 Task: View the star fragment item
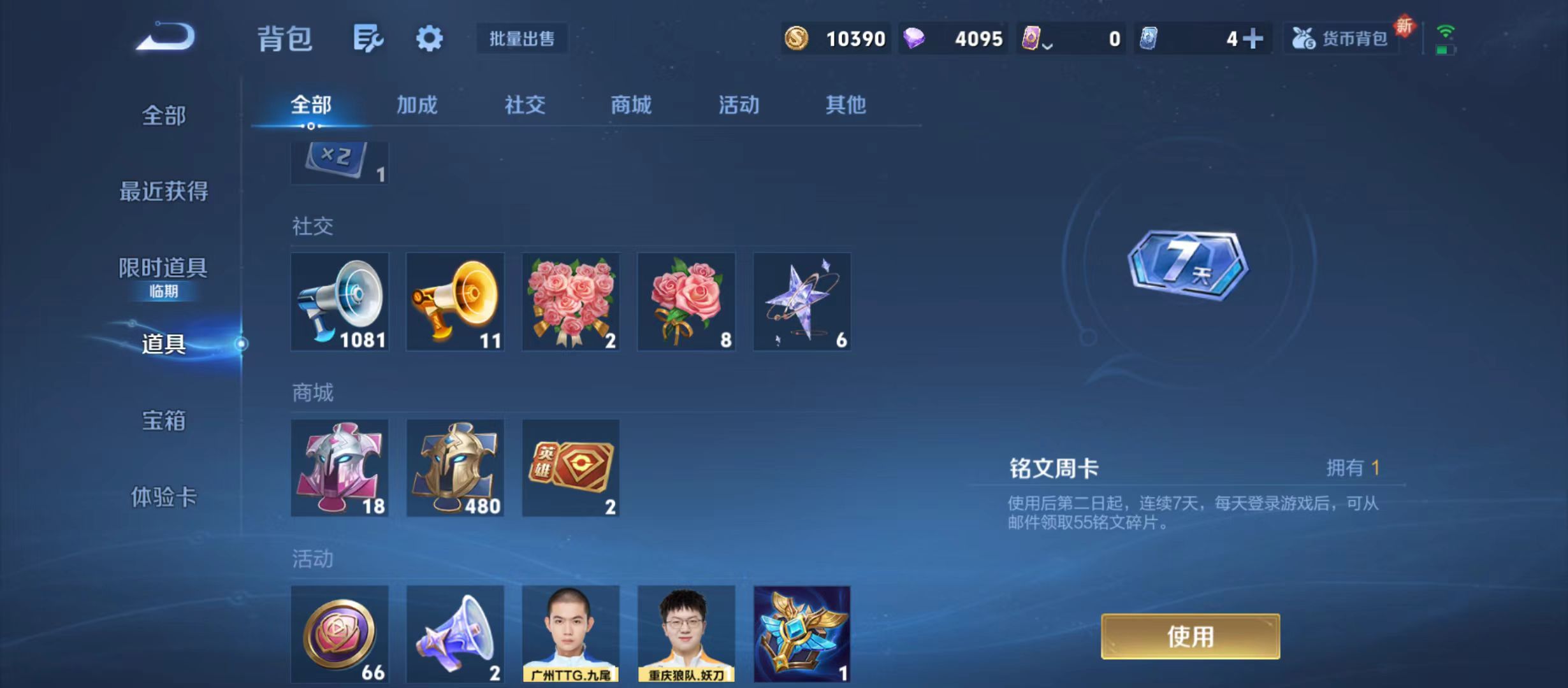[x=801, y=301]
